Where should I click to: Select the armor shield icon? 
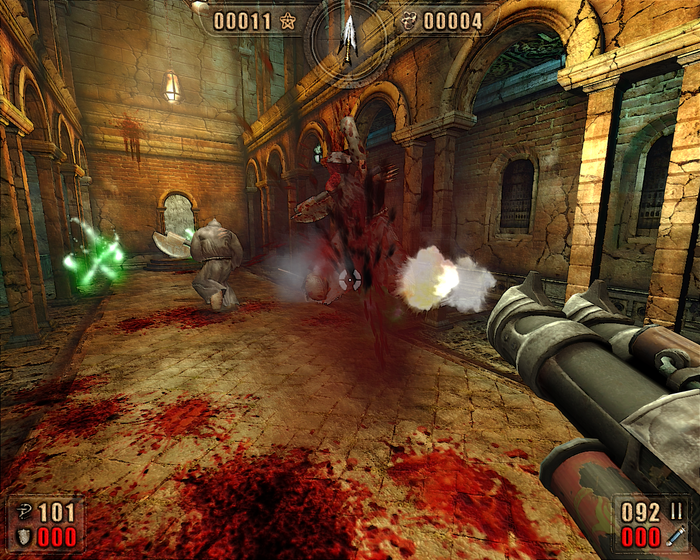(23, 537)
